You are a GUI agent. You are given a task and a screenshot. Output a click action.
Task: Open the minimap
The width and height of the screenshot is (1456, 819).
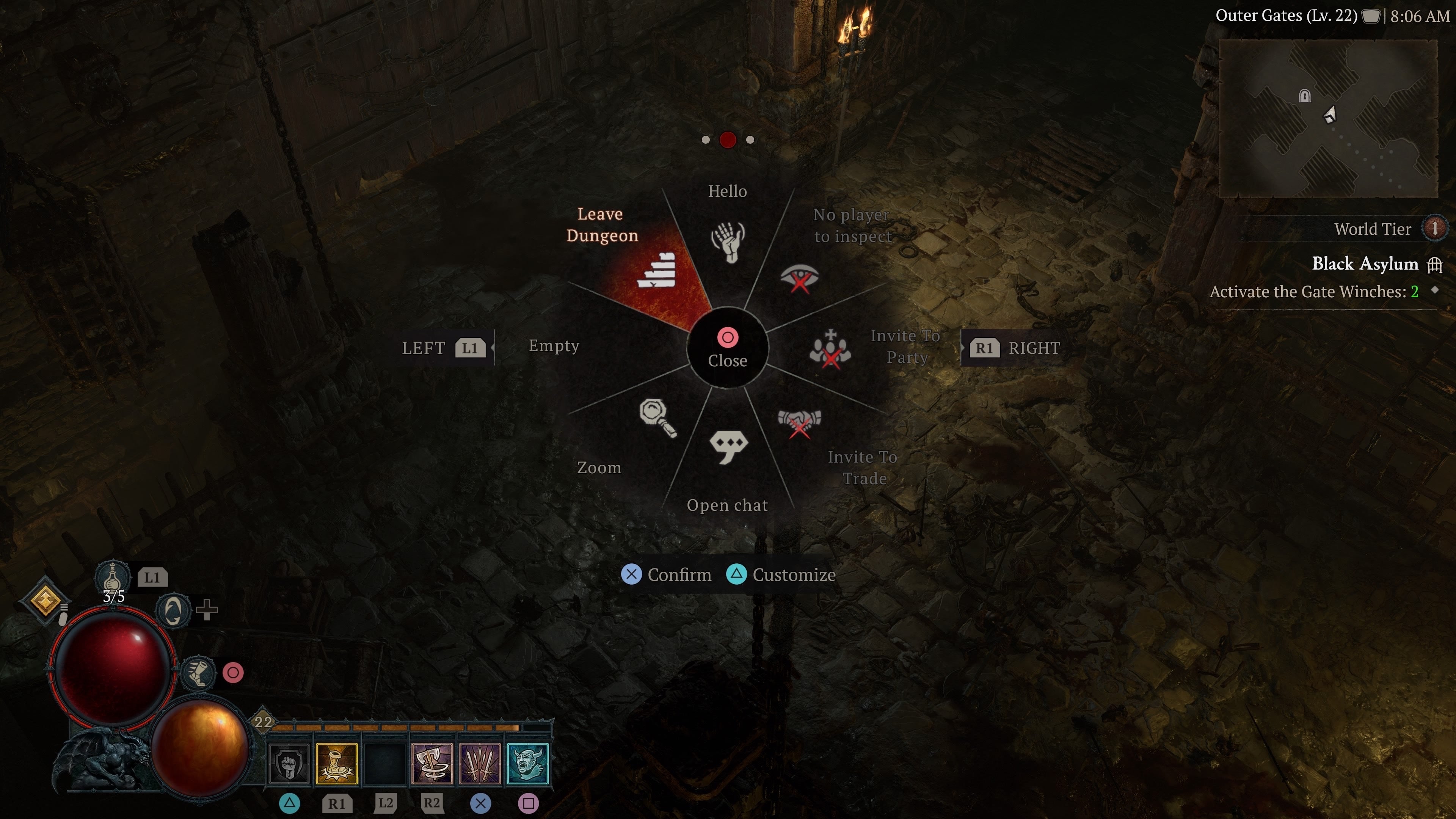pos(1328,118)
